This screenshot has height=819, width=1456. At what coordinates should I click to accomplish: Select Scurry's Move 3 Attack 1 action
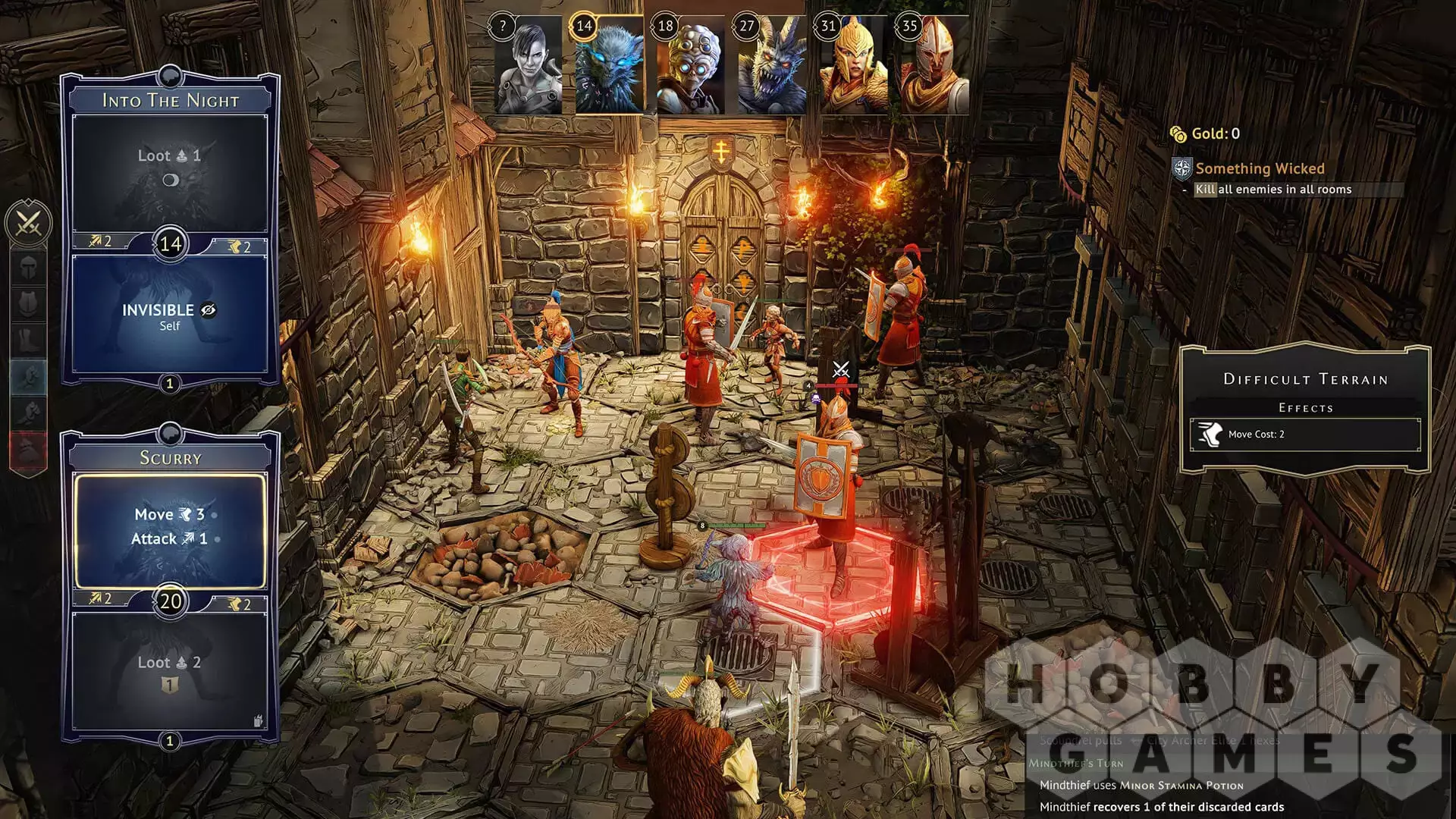pos(170,529)
